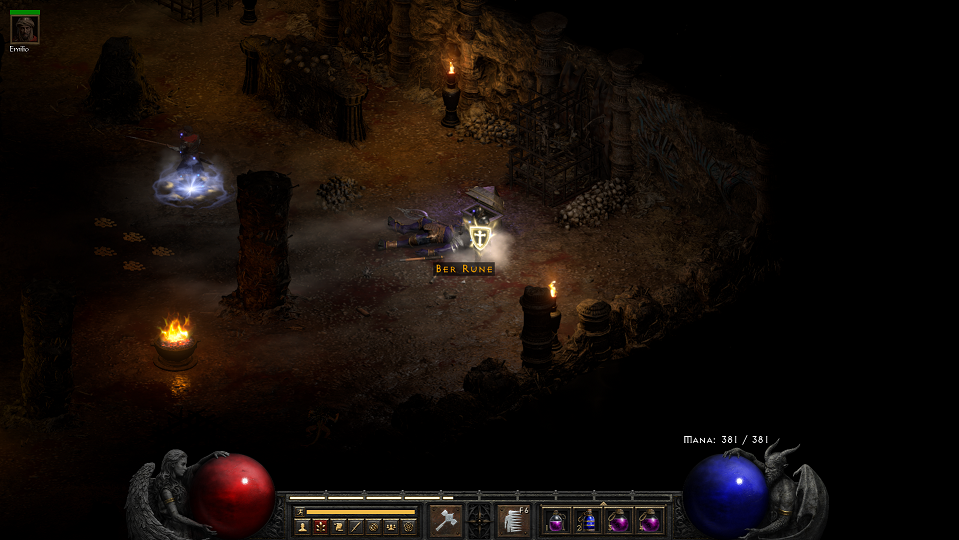Use the purple rejuvenation potion in belt slot 3

point(618,521)
